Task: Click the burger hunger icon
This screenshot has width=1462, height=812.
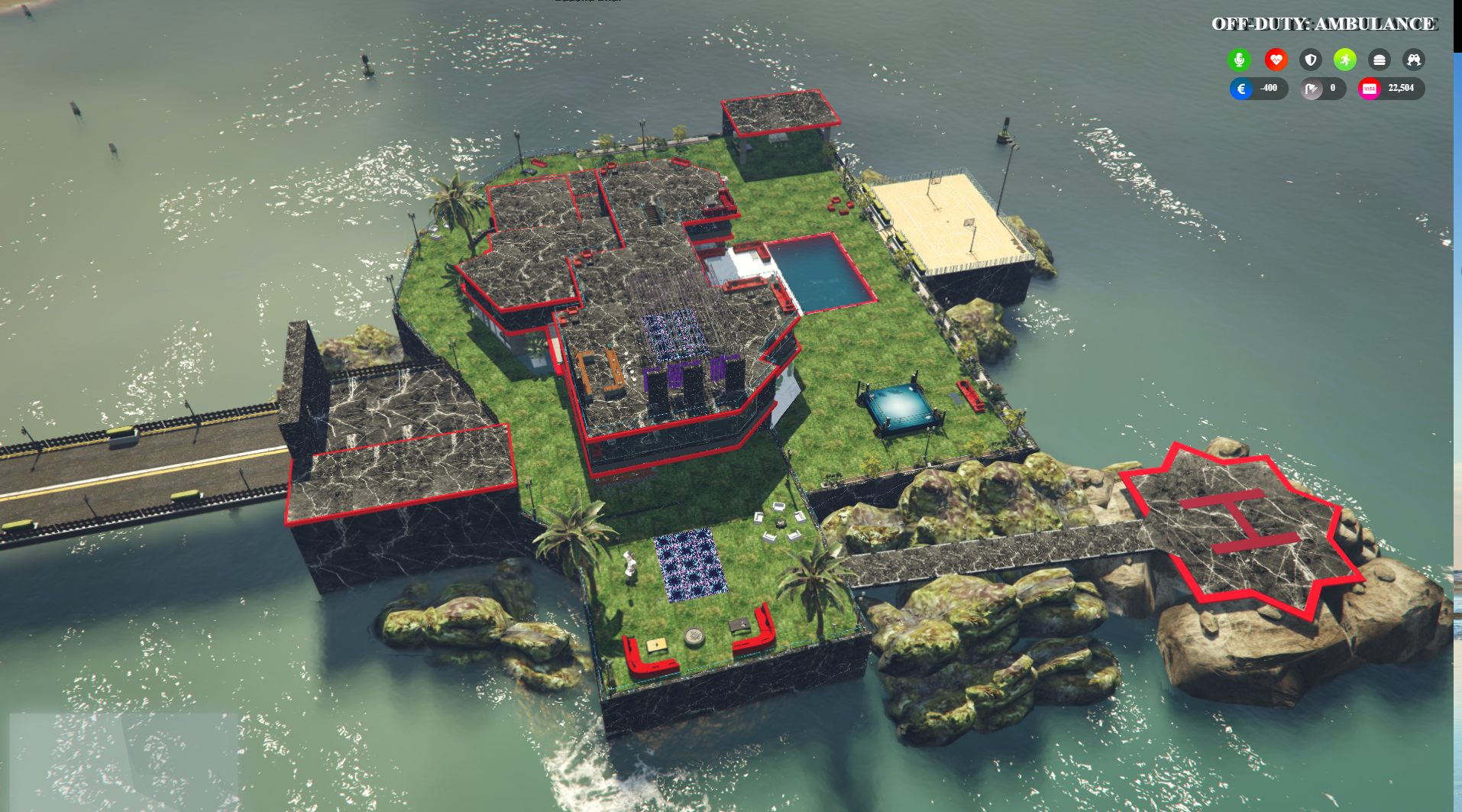Action: coord(1379,60)
